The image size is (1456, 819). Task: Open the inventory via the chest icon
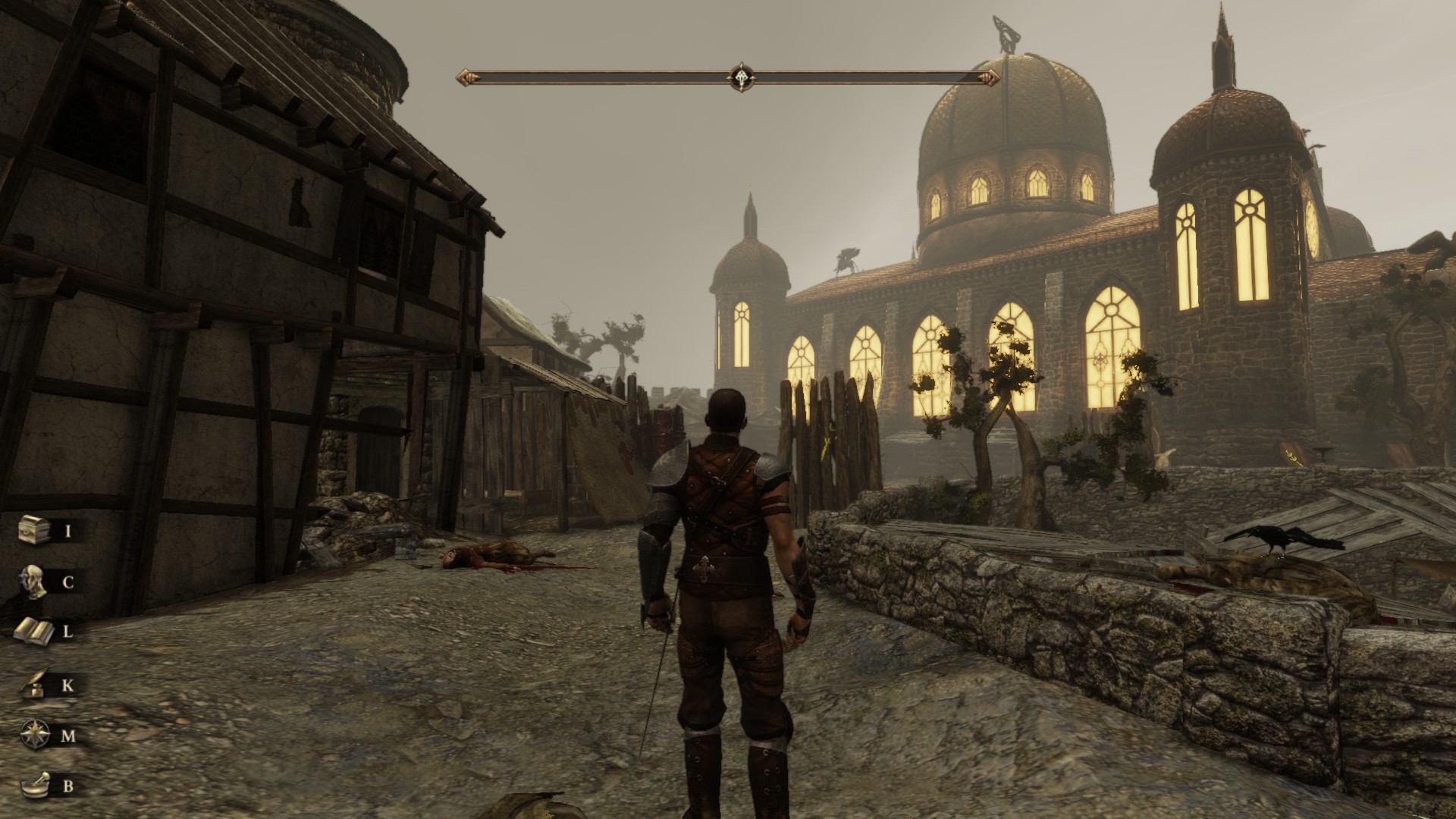(x=35, y=529)
